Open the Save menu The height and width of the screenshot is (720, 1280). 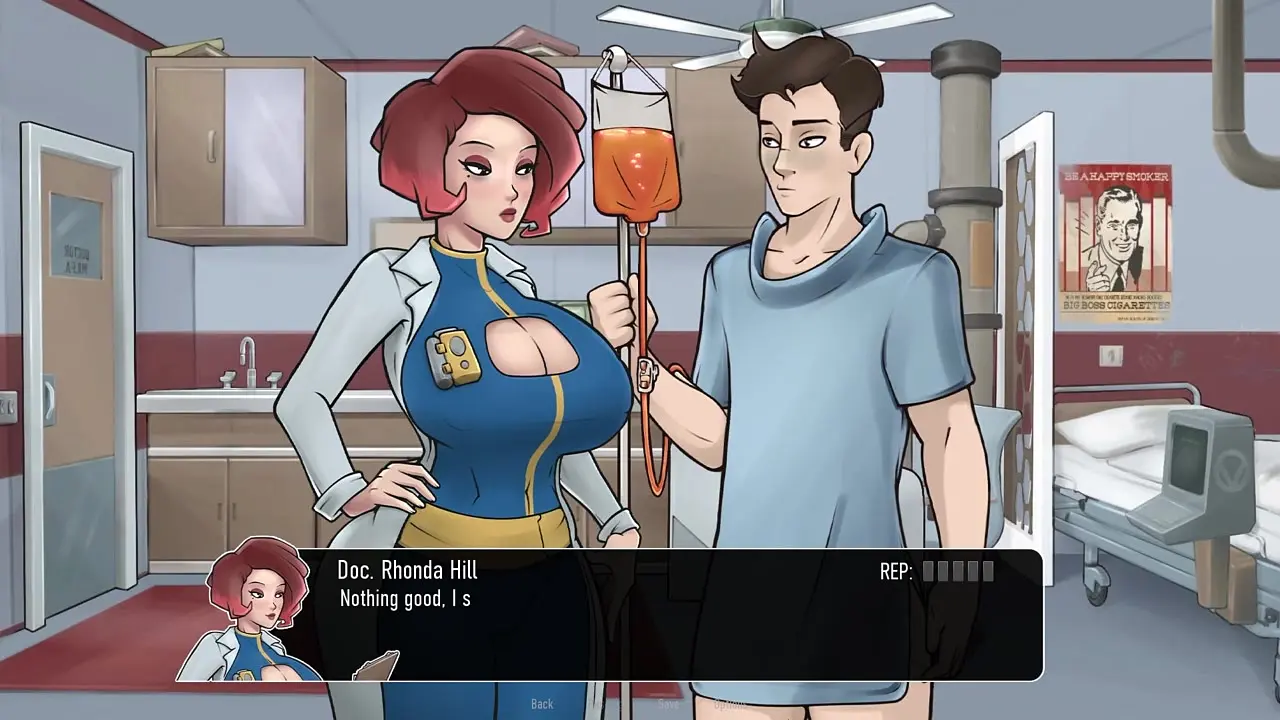668,704
